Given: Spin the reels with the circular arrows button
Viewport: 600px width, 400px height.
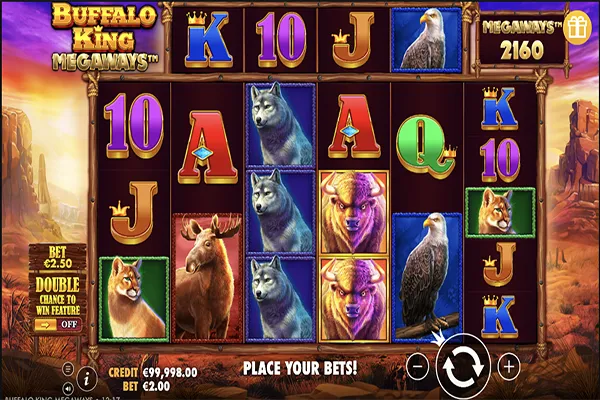Looking at the screenshot, I should (x=463, y=366).
